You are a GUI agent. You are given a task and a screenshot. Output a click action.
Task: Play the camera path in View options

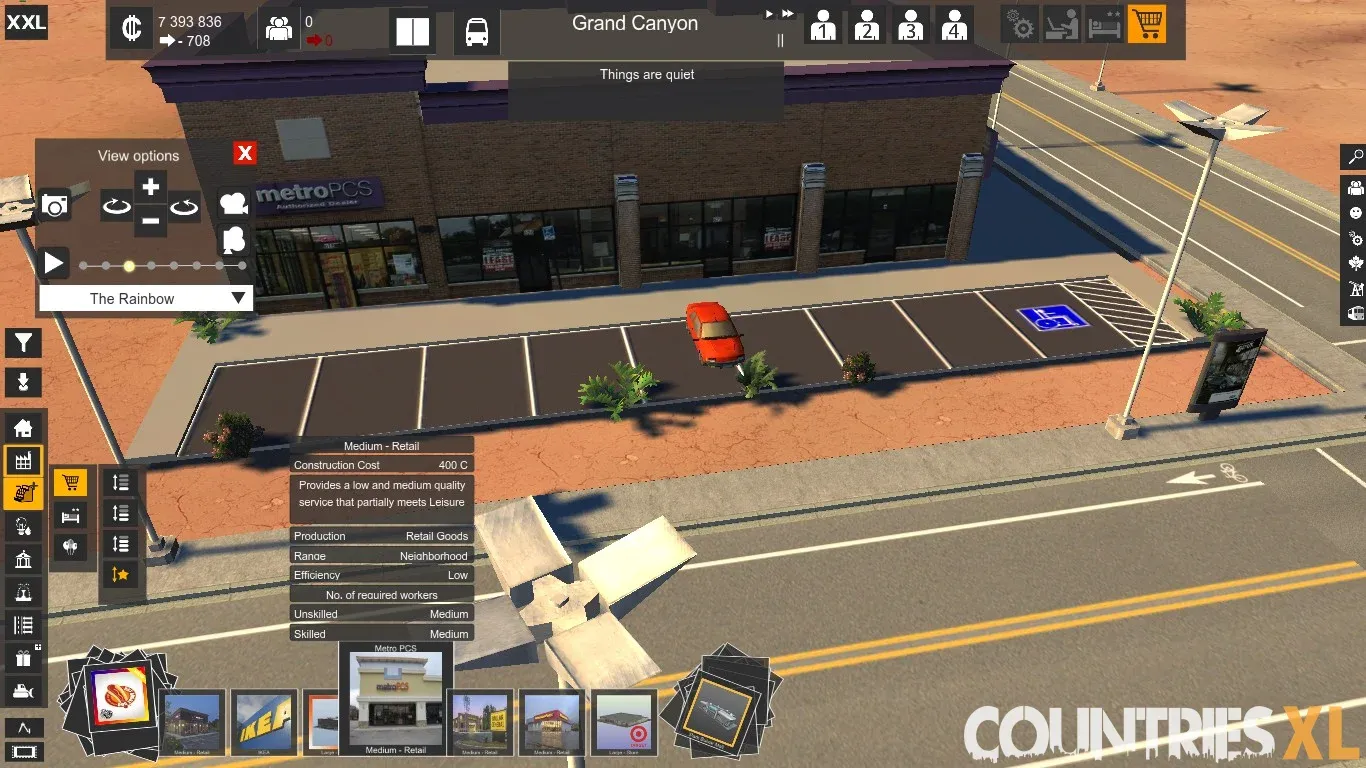point(54,264)
